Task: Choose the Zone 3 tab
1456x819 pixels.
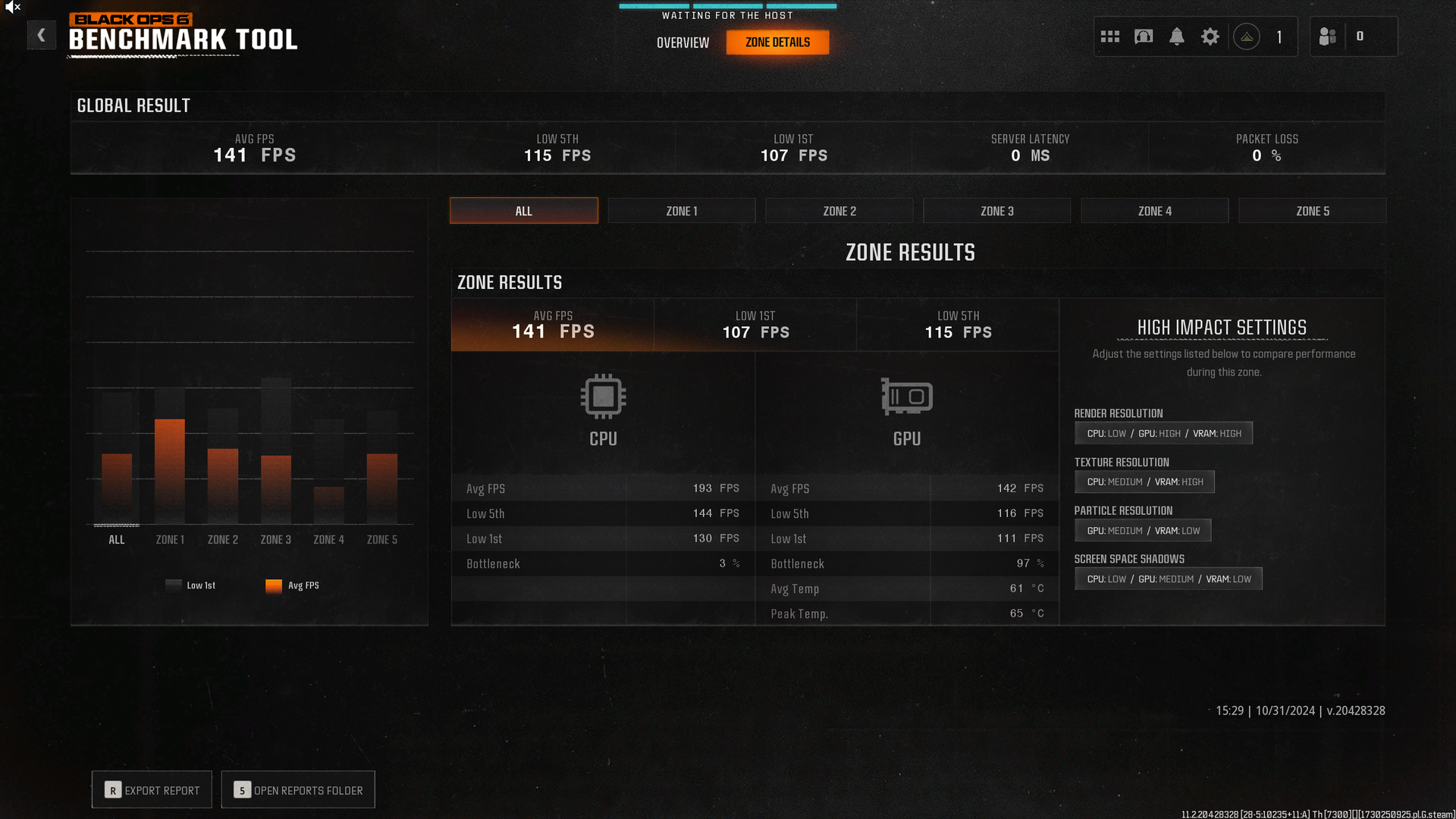Action: click(996, 211)
